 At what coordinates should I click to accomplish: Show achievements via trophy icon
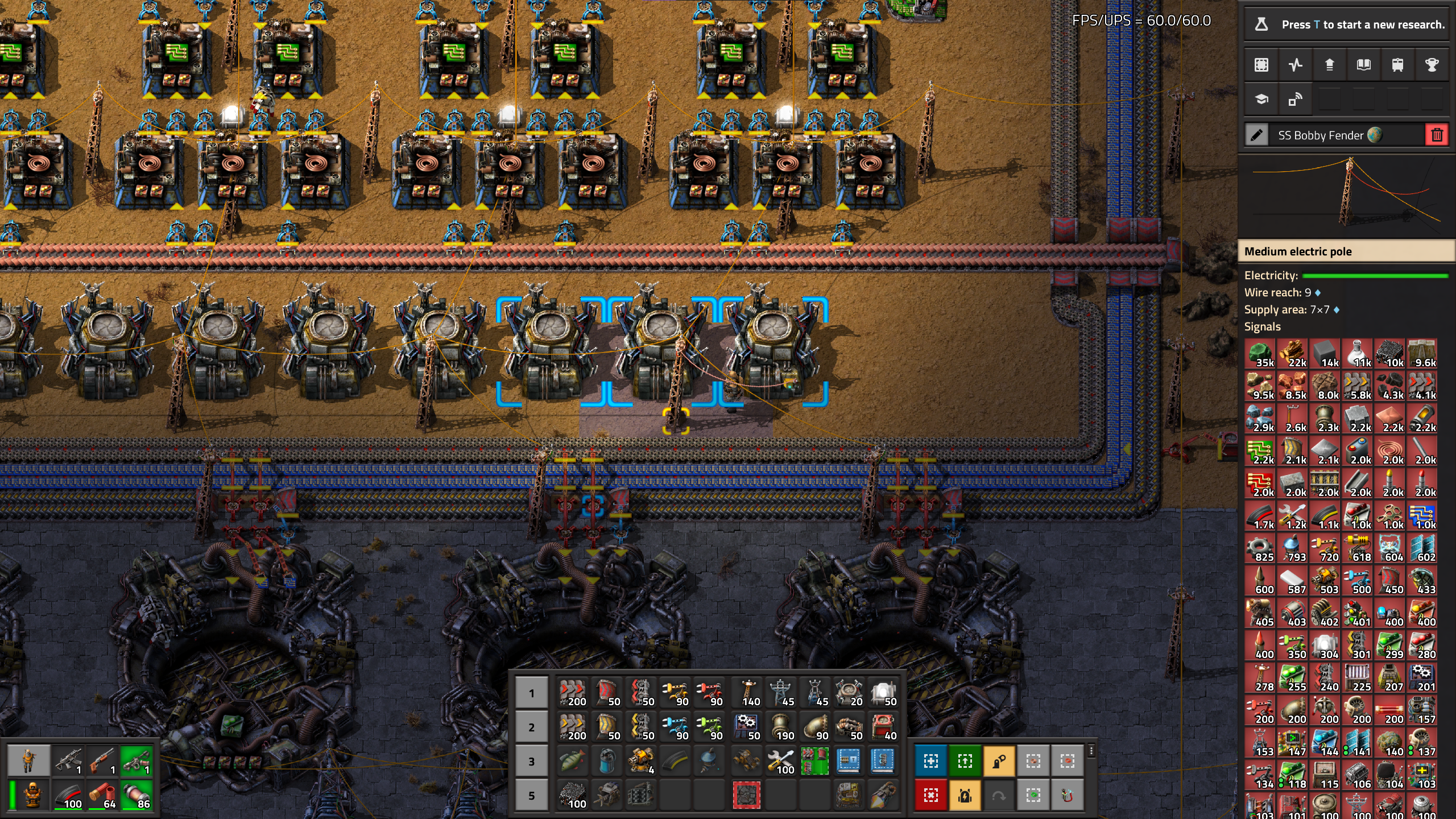pyautogui.click(x=1432, y=65)
